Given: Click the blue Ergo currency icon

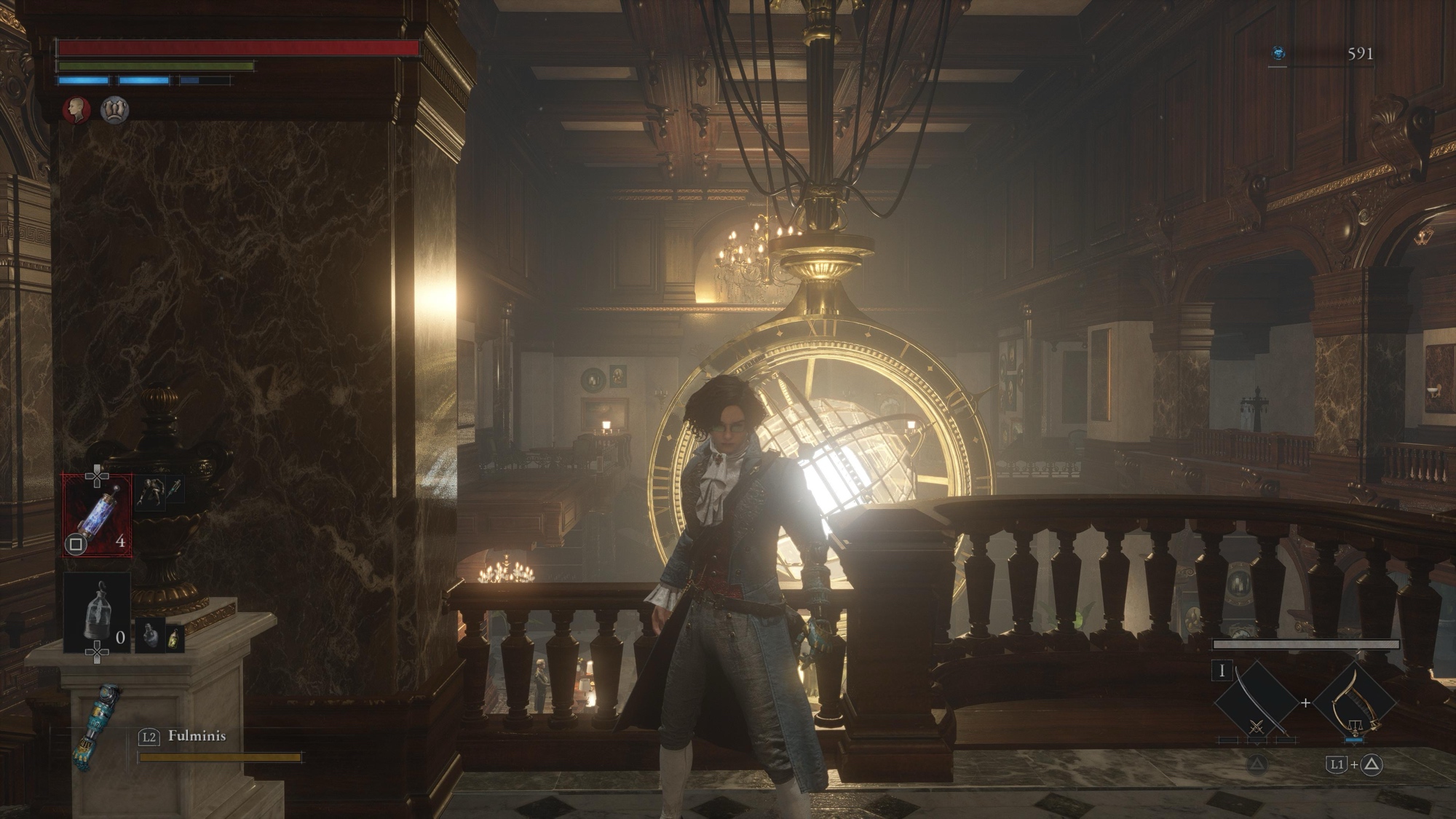Looking at the screenshot, I should 1278,53.
